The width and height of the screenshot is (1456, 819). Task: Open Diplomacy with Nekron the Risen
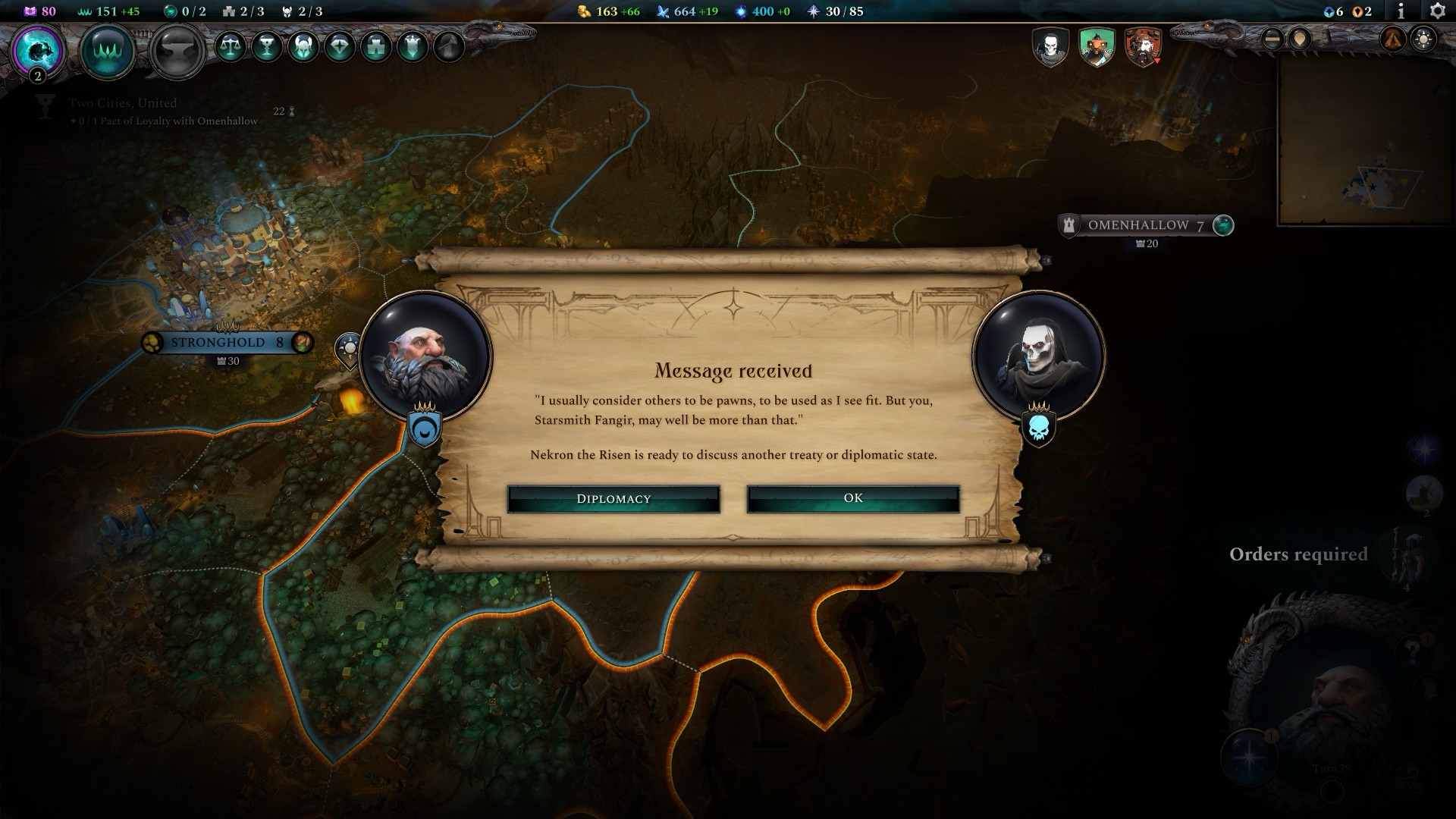tap(613, 499)
